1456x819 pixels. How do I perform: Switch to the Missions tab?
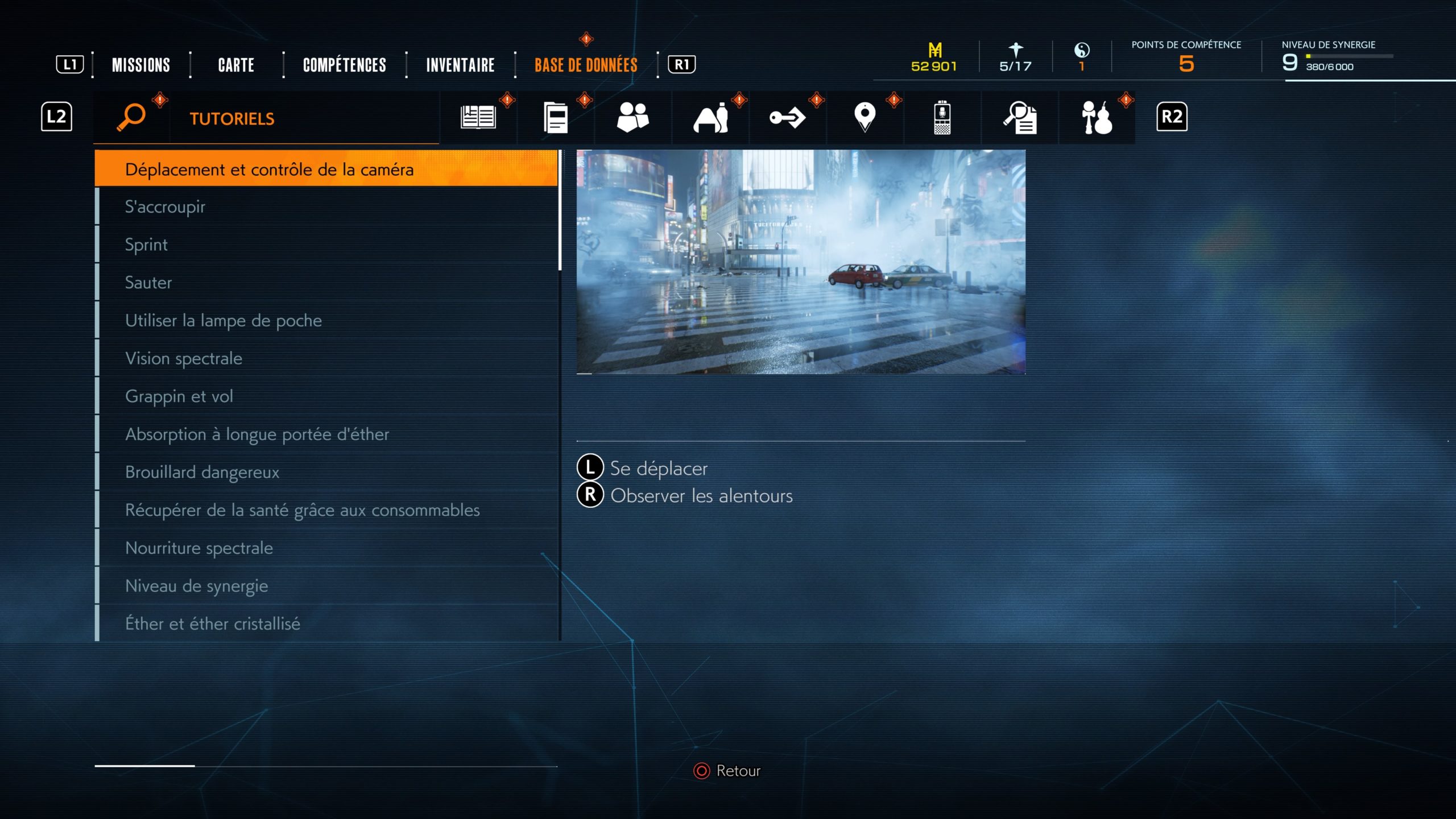pyautogui.click(x=140, y=65)
